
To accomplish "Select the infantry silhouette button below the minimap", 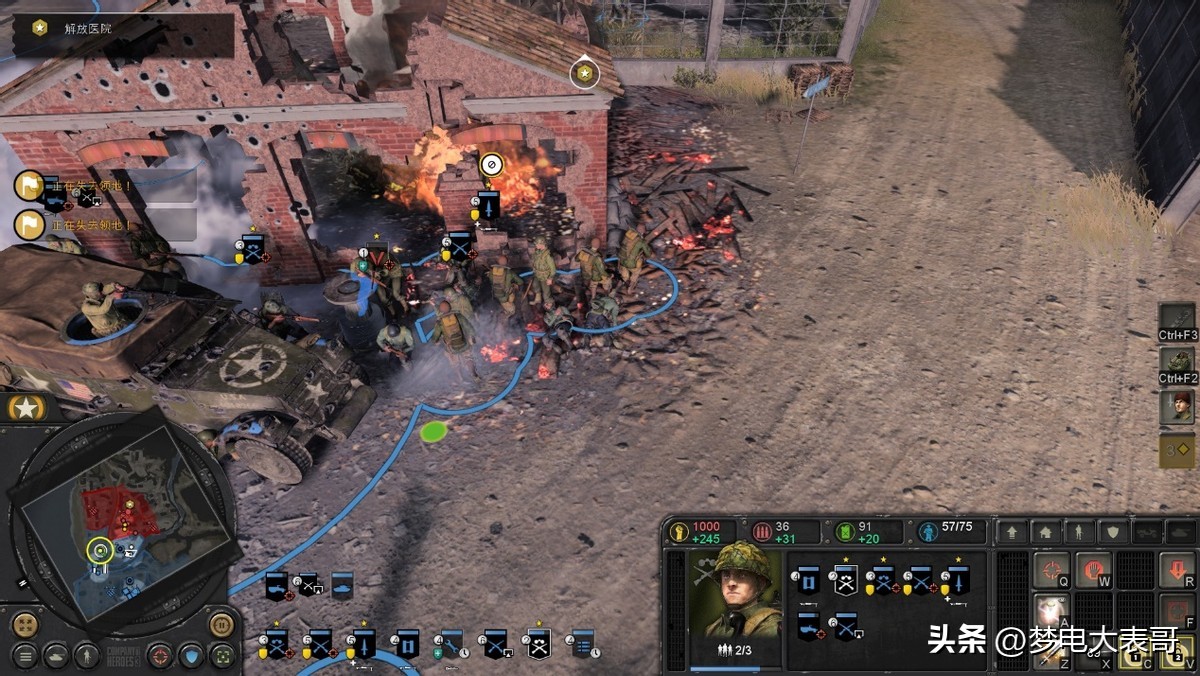I will pyautogui.click(x=87, y=656).
